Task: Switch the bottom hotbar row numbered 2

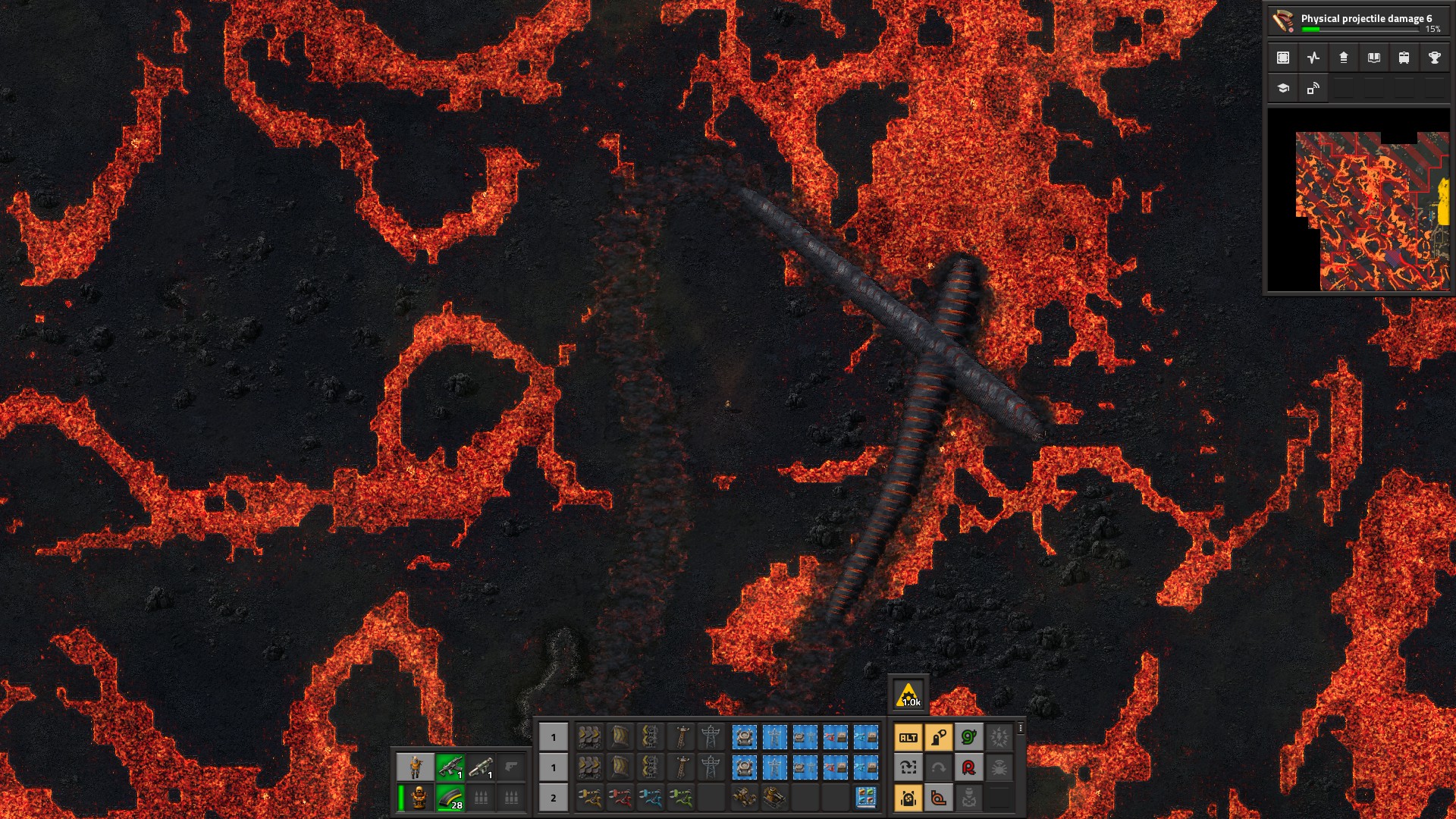Action: [x=554, y=798]
